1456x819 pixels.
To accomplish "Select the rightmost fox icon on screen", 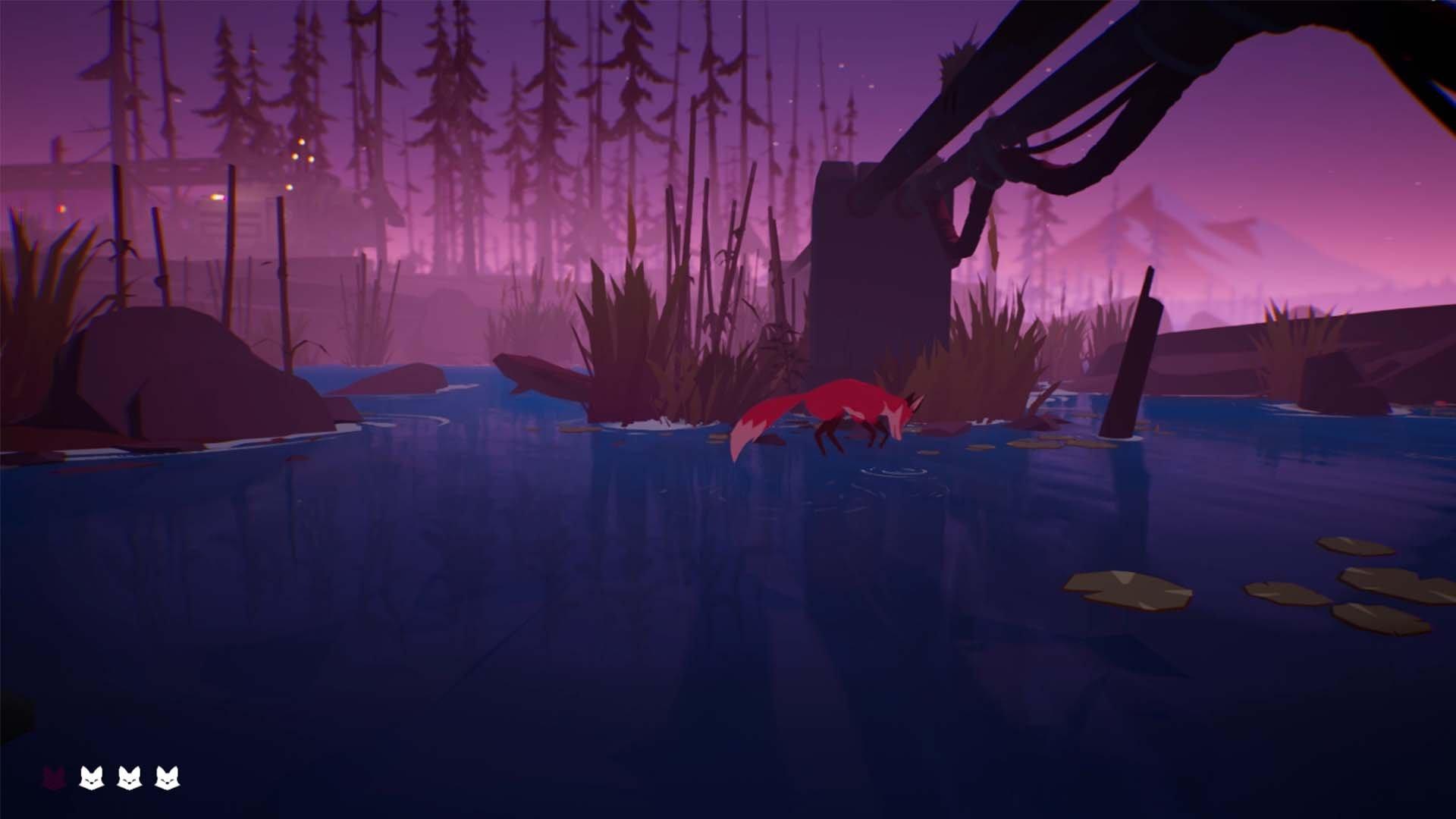I will 167,777.
